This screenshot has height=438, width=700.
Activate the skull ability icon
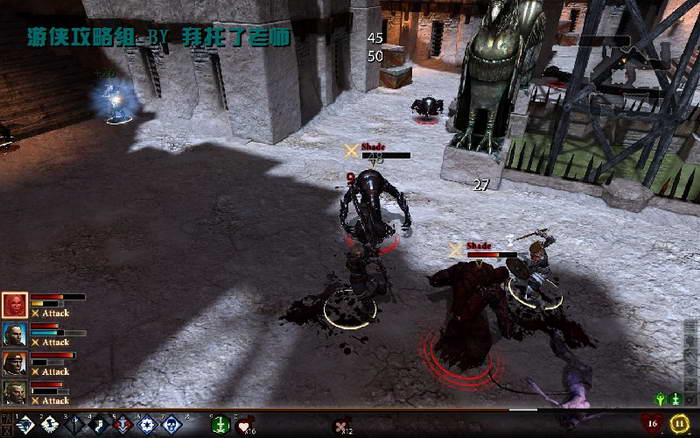(173, 425)
